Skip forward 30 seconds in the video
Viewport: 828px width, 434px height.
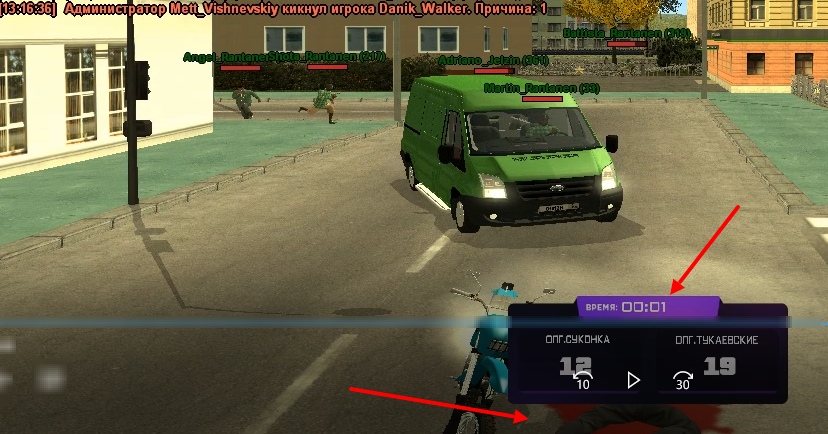pos(683,380)
